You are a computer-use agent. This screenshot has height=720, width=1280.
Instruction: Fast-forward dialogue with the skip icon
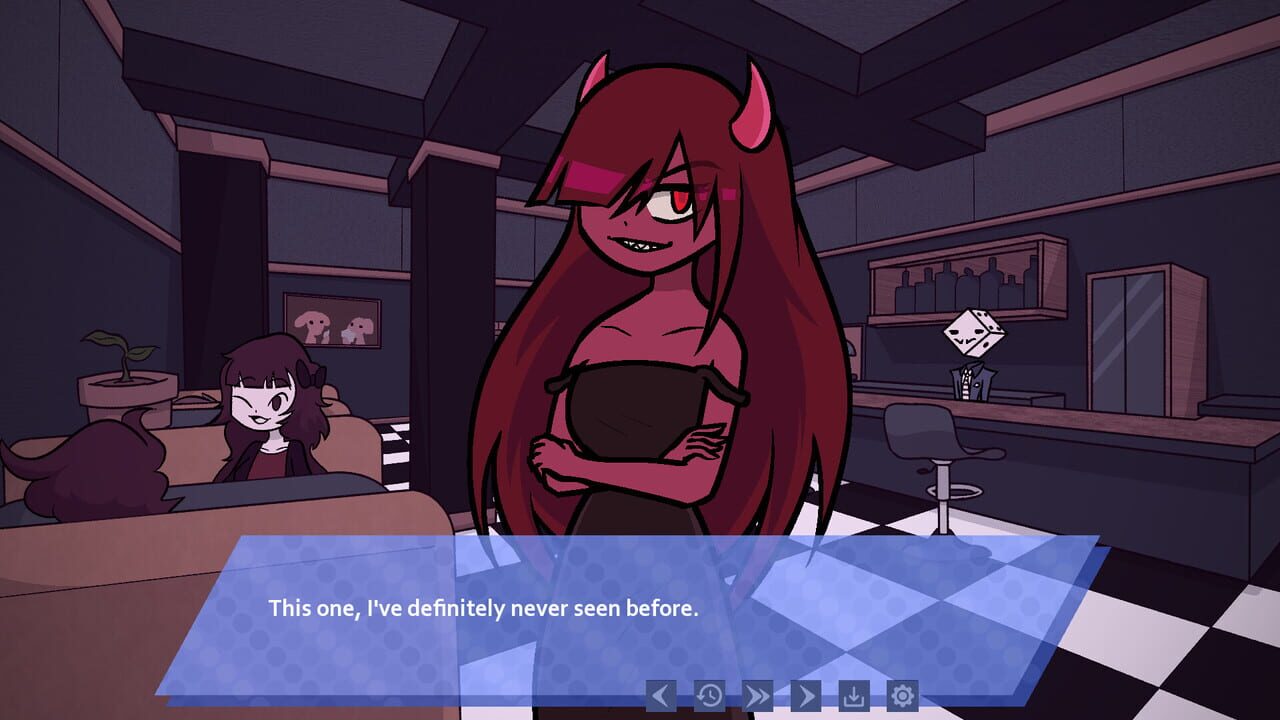click(x=757, y=695)
